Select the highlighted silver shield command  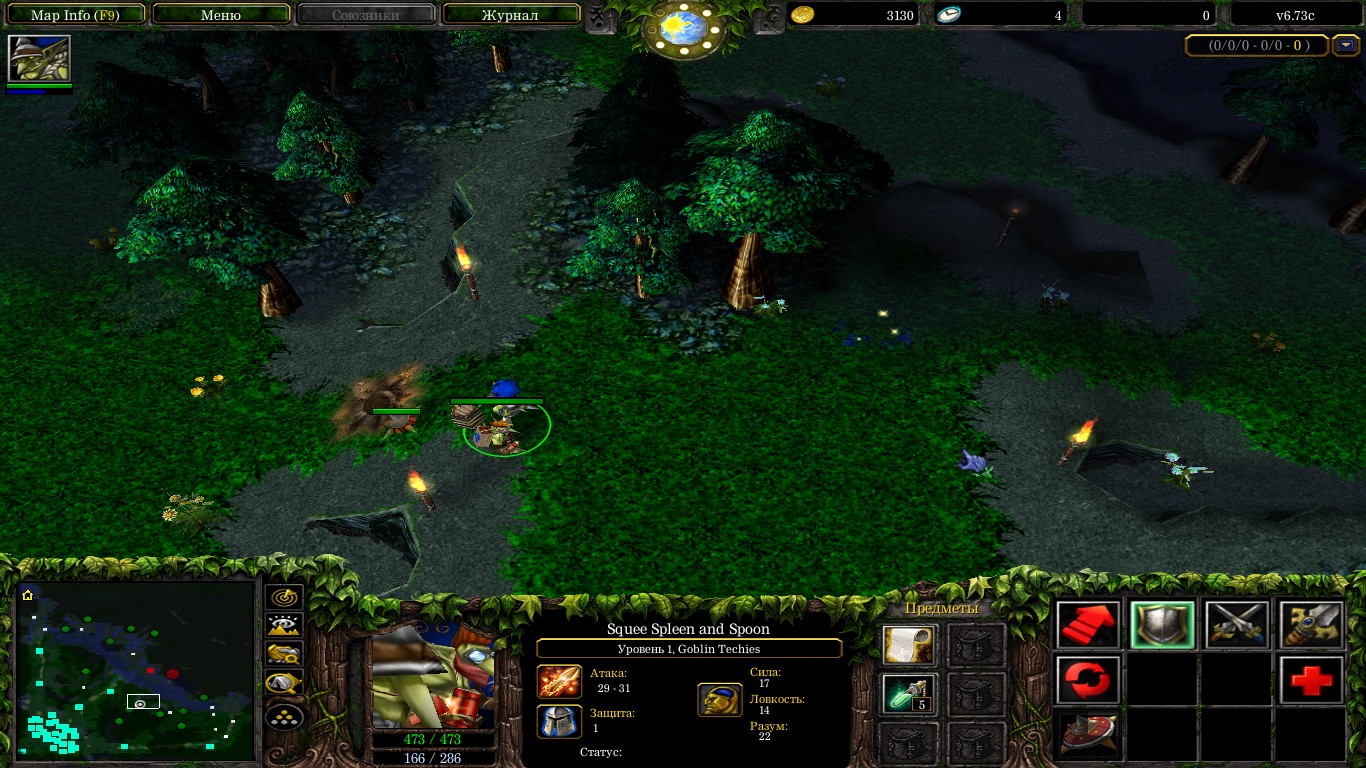pyautogui.click(x=1162, y=626)
